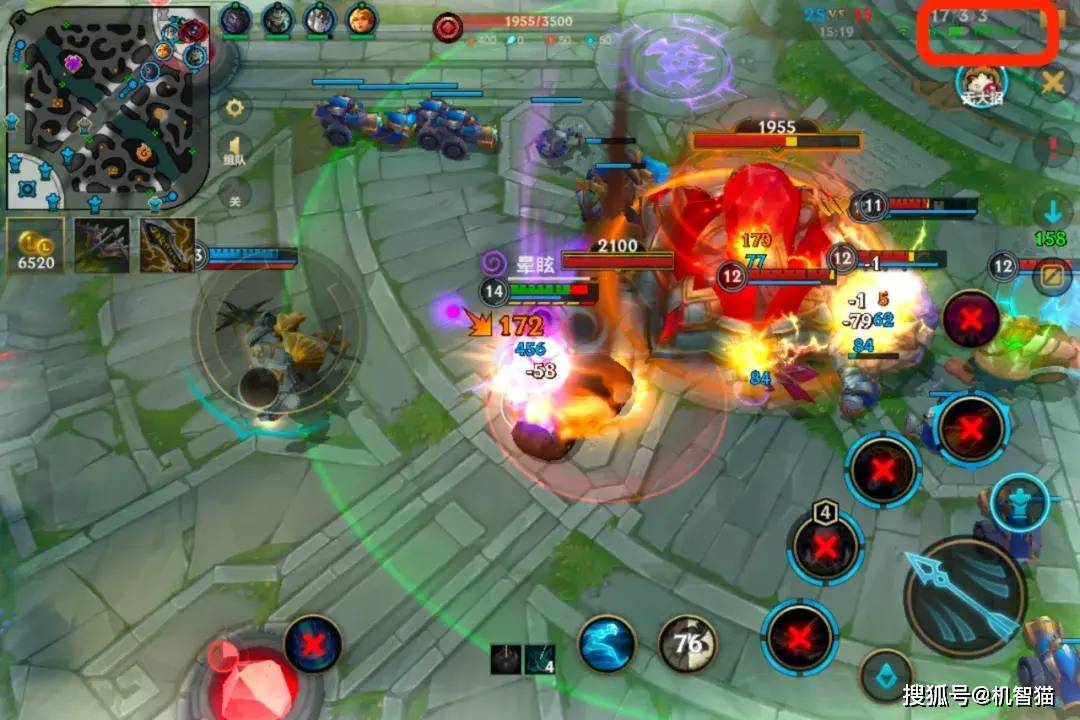The height and width of the screenshot is (720, 1080).
Task: Tap the summoner spell on 76 cooldown
Action: pos(688,643)
